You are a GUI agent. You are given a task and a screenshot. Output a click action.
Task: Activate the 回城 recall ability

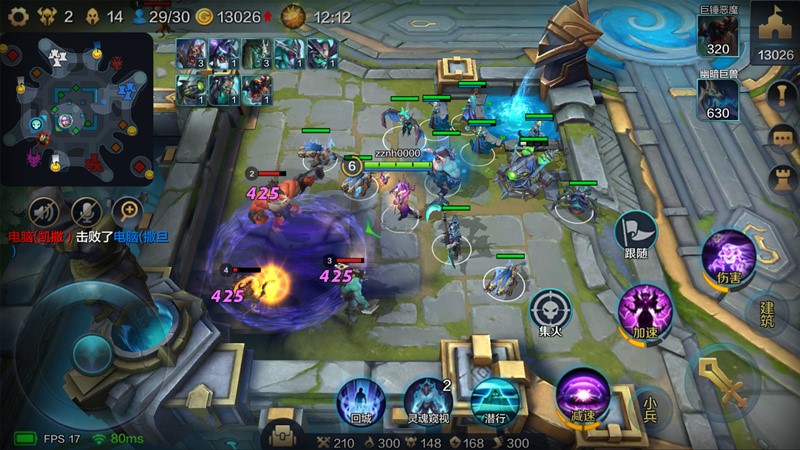click(360, 398)
